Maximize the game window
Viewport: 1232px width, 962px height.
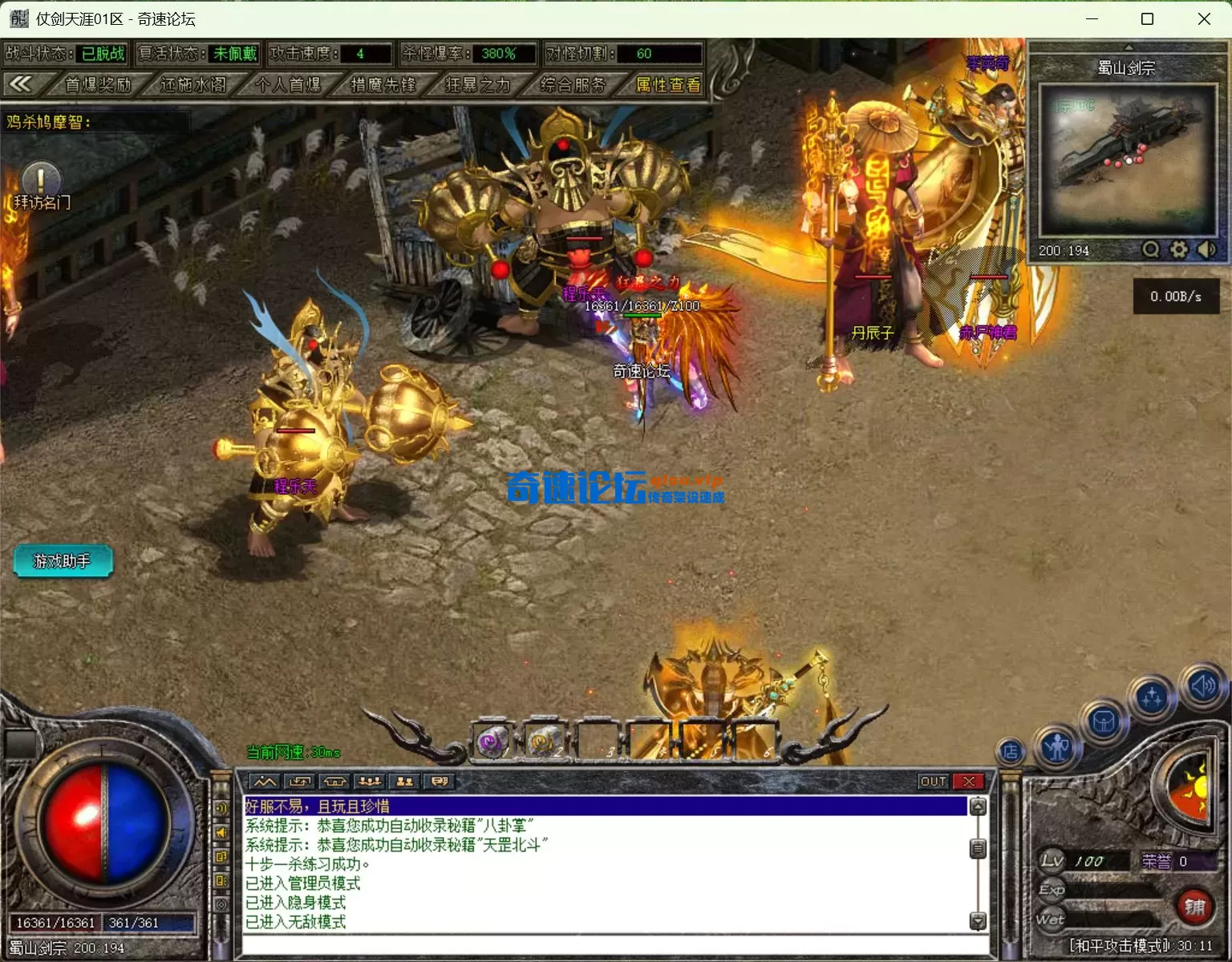pyautogui.click(x=1147, y=18)
